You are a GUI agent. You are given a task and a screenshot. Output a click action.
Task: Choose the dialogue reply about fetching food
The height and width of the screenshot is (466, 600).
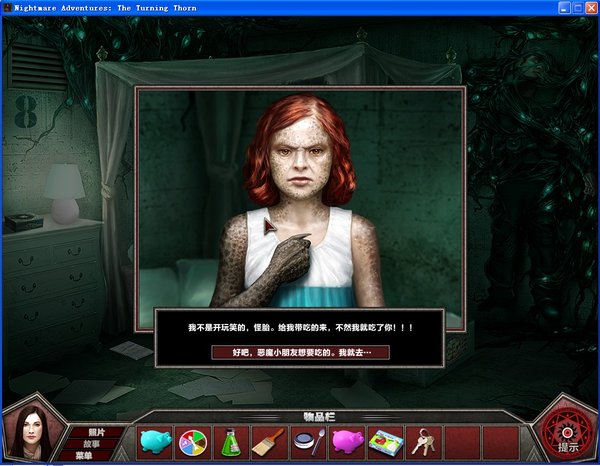pyautogui.click(x=301, y=352)
